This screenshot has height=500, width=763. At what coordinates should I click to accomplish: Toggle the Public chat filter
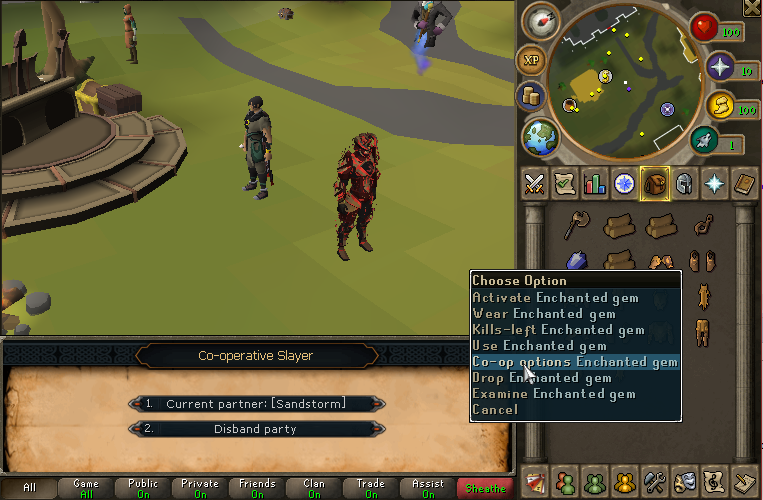143,488
